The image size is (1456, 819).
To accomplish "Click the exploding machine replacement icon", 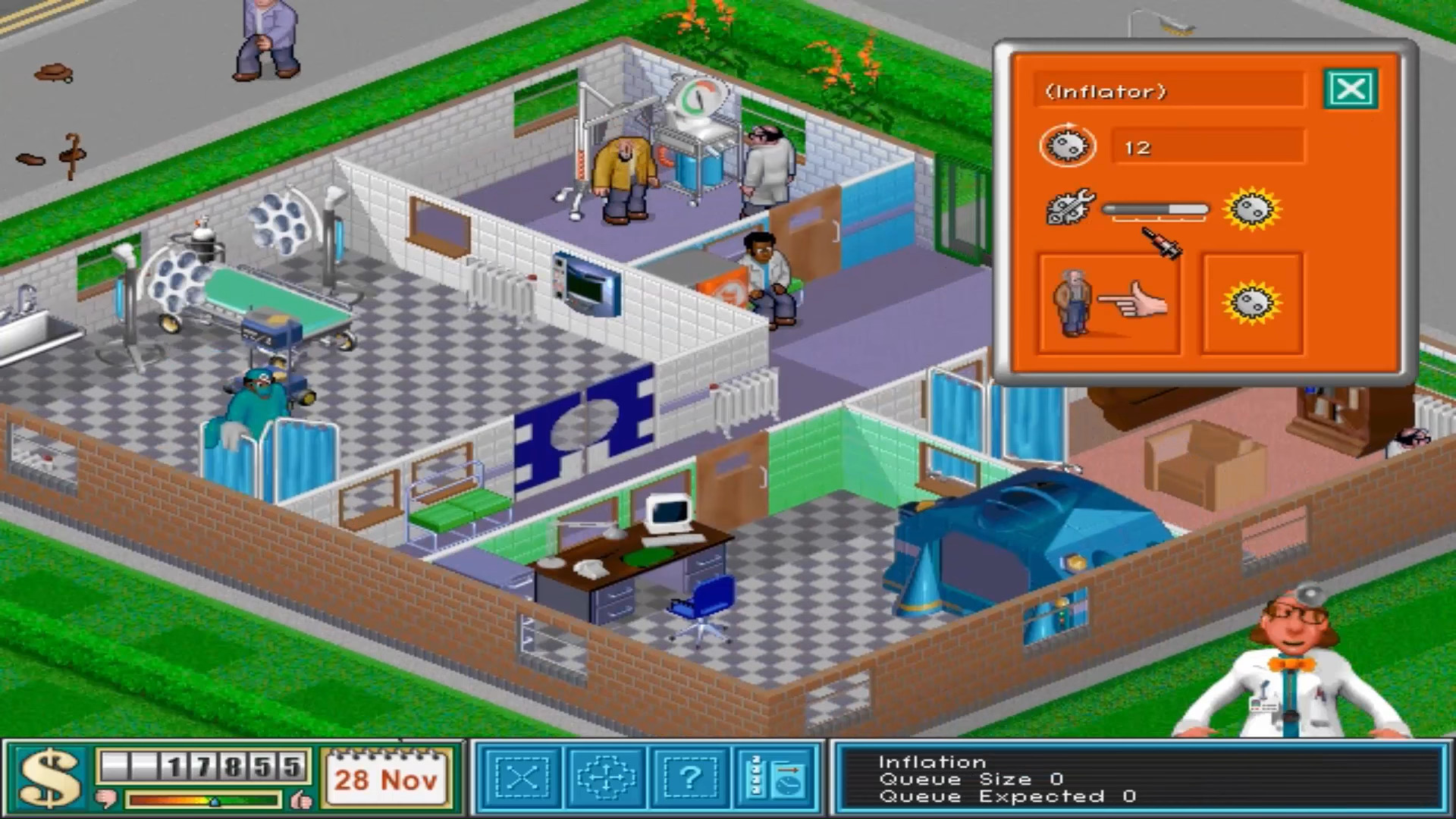I will [x=1253, y=302].
